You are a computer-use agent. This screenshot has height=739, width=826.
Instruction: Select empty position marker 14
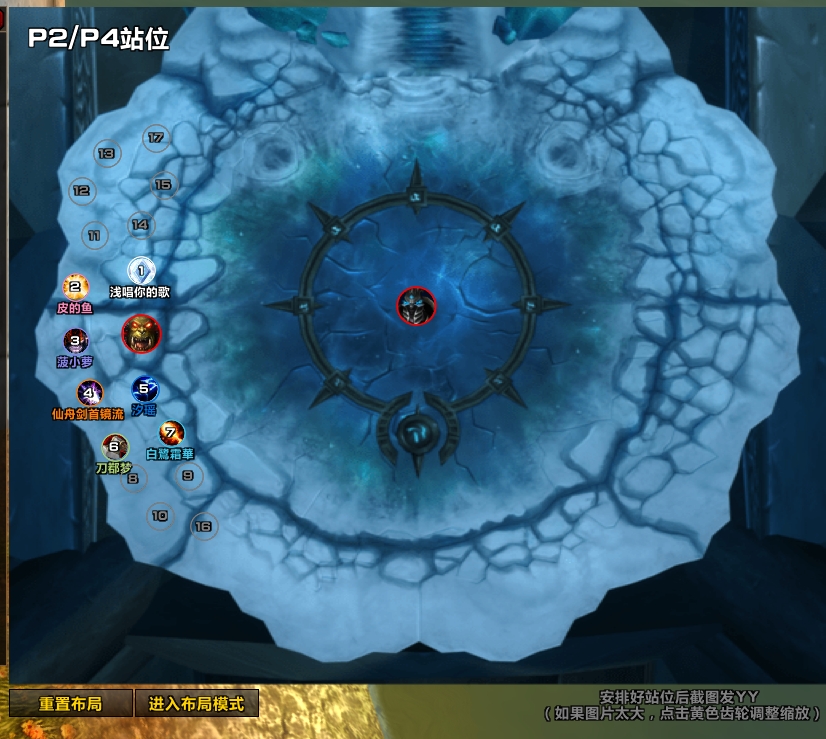[141, 225]
